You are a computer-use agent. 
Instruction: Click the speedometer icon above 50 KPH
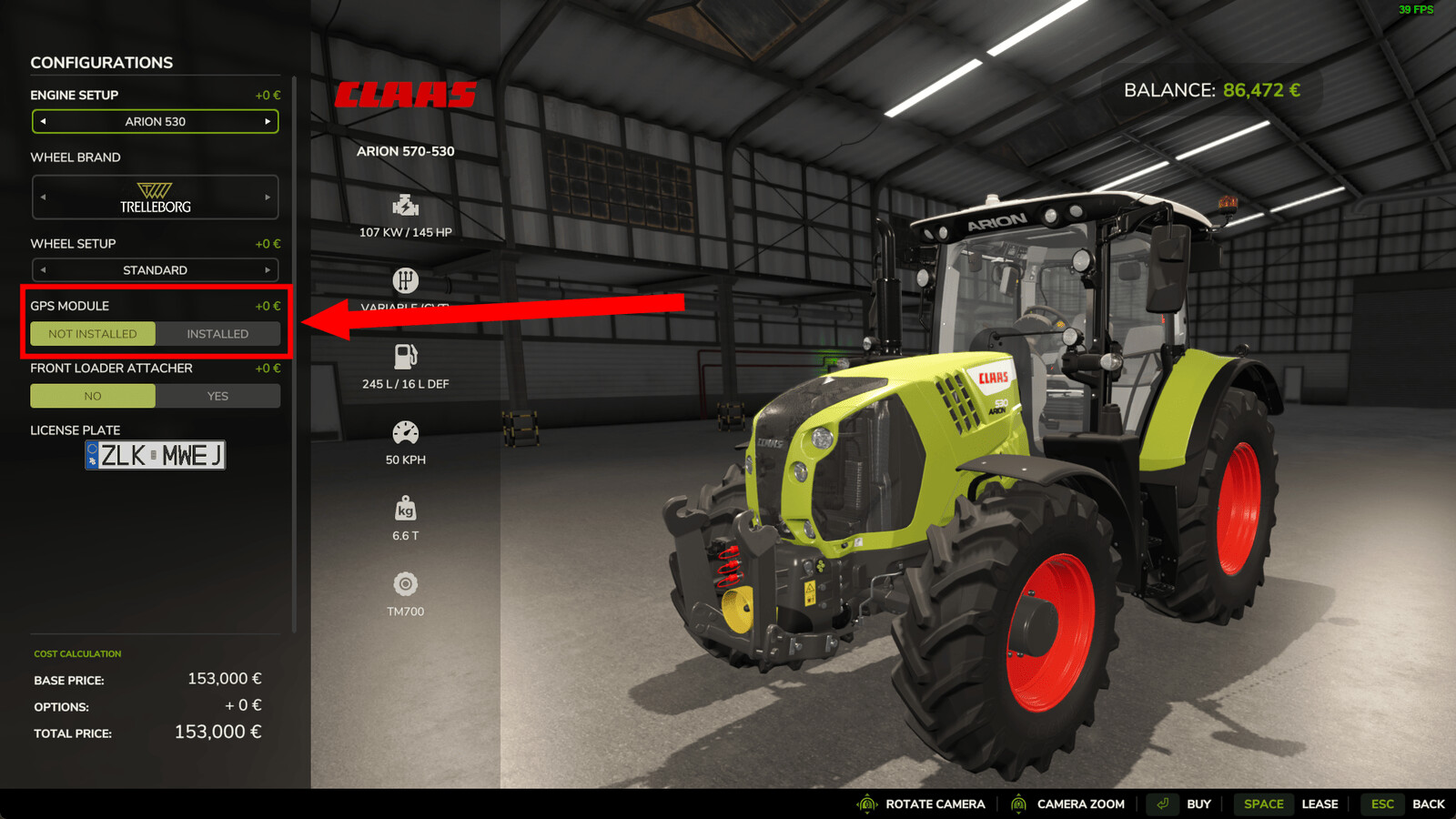coord(406,430)
